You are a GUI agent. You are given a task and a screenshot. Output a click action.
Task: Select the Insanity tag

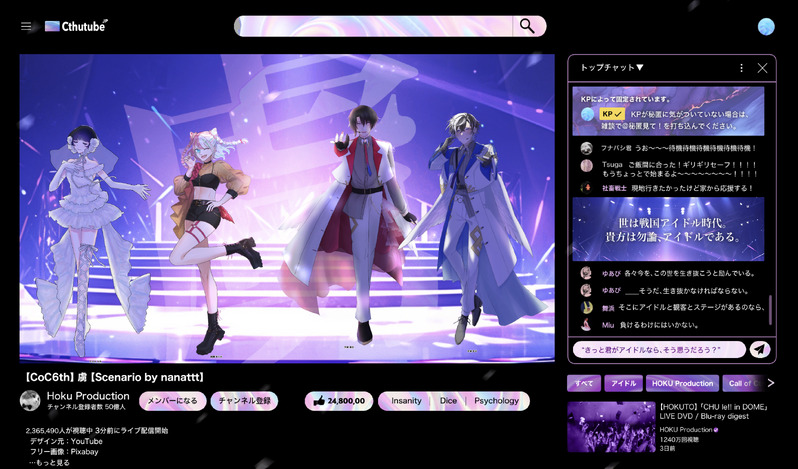pos(406,401)
